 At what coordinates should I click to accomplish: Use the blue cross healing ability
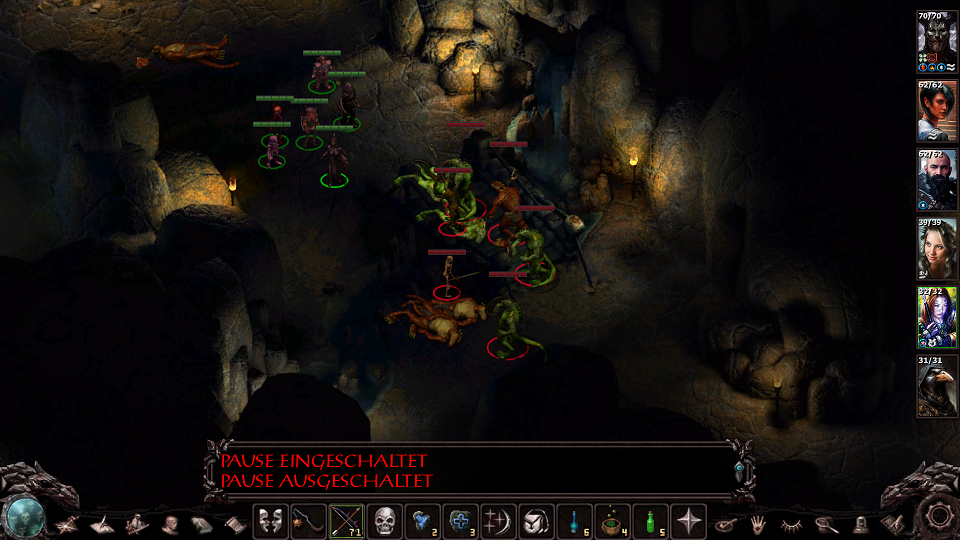point(460,521)
